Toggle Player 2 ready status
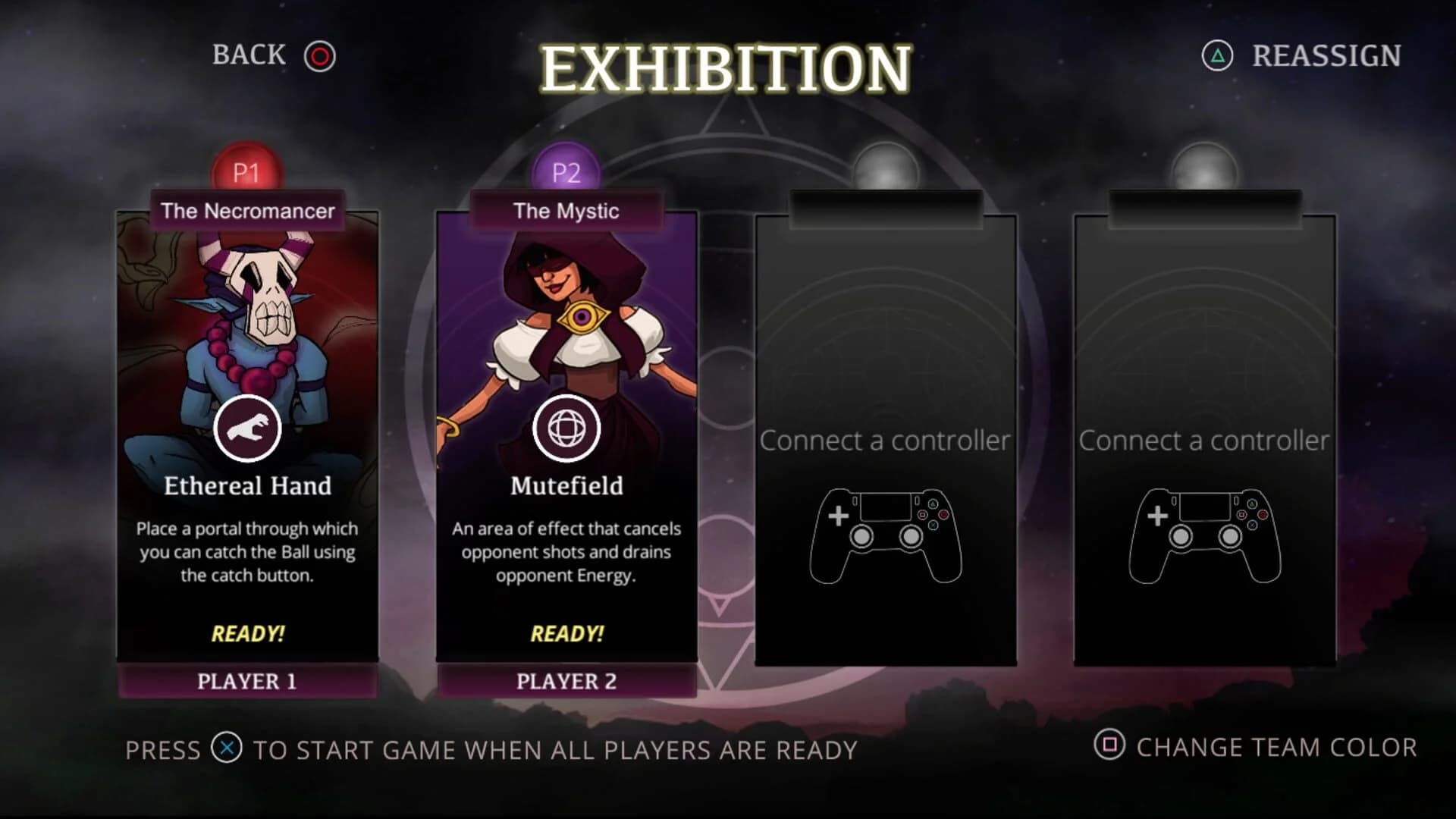Image resolution: width=1456 pixels, height=819 pixels. click(568, 634)
